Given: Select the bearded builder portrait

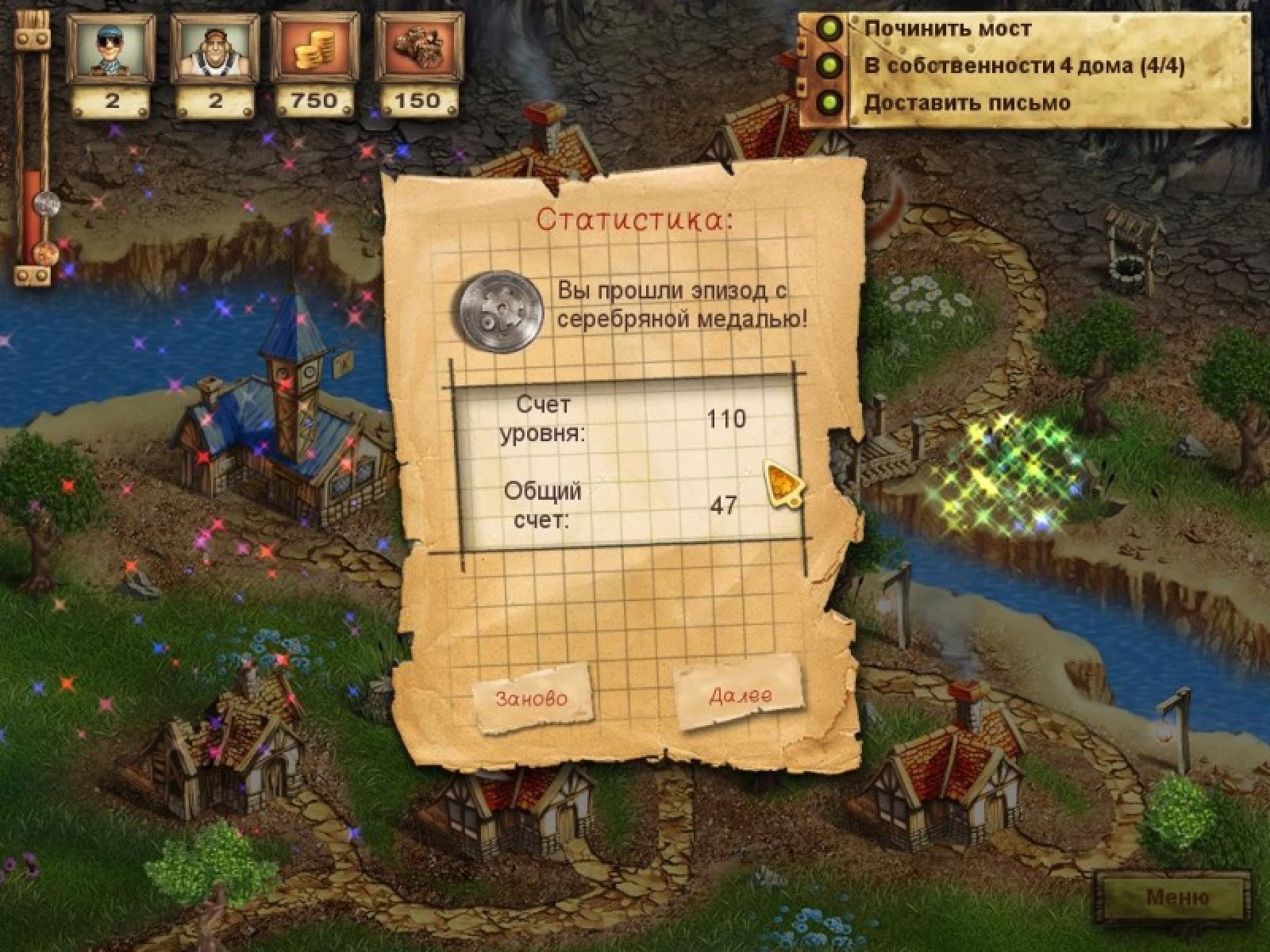Looking at the screenshot, I should click(x=215, y=48).
